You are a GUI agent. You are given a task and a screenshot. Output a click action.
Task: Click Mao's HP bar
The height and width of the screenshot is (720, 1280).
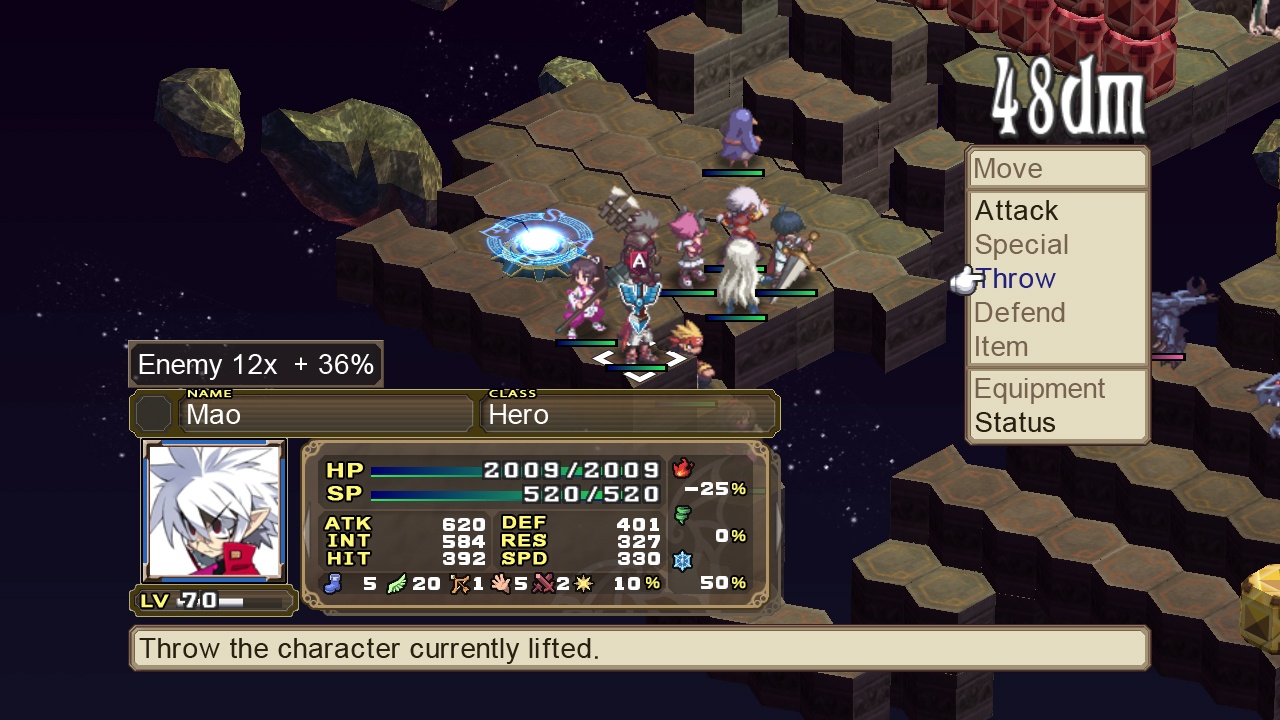[x=470, y=468]
